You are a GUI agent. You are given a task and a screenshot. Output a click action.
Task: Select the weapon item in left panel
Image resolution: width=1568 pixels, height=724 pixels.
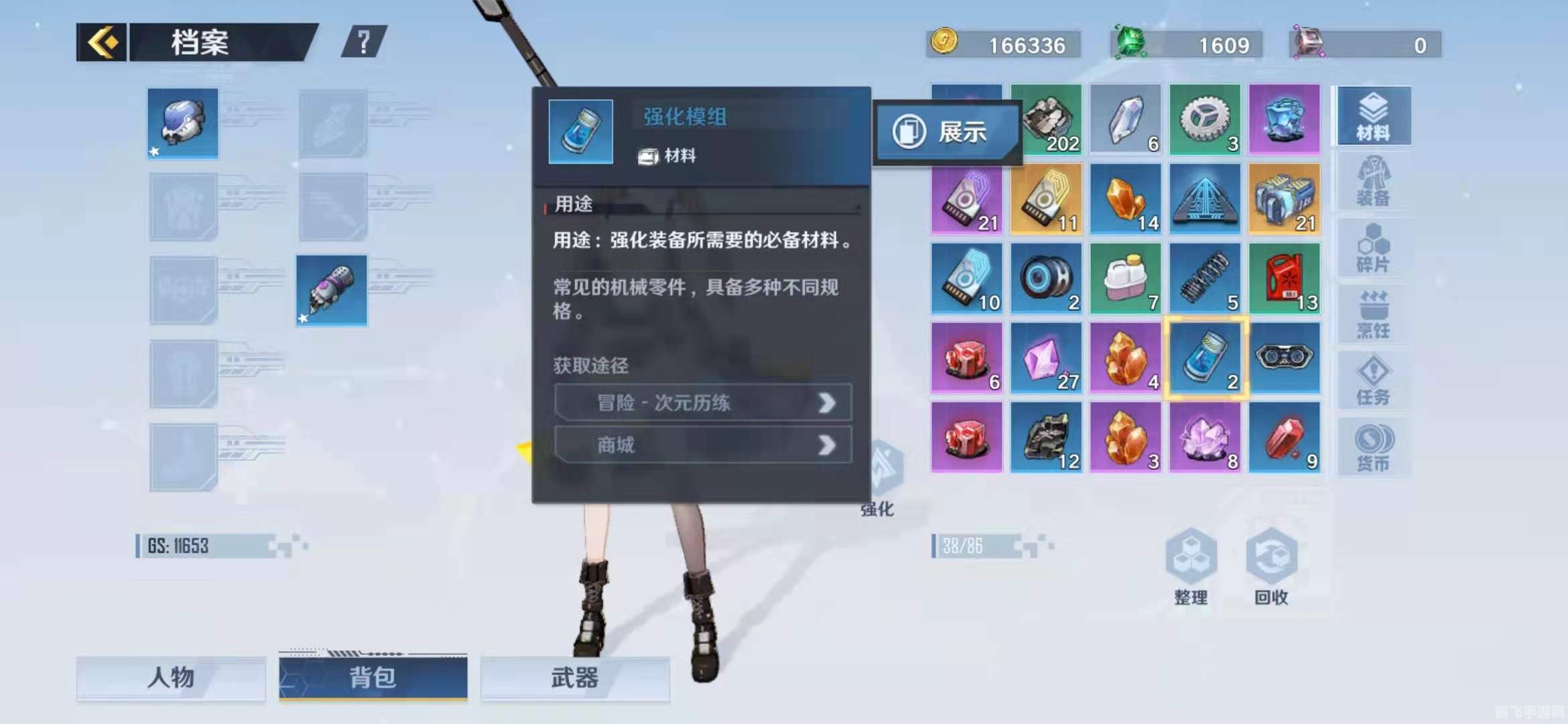point(333,290)
